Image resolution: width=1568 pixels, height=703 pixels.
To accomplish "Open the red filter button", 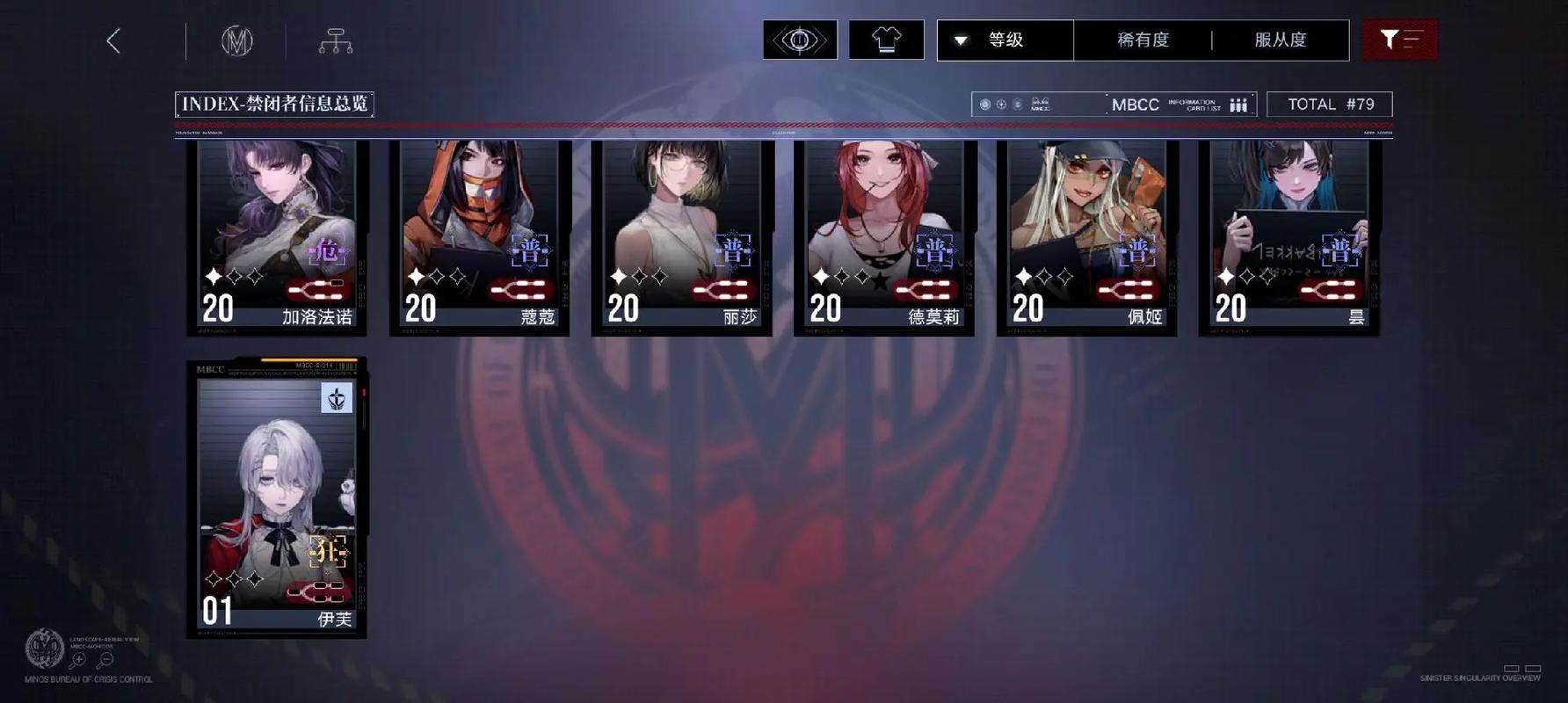I will (x=1399, y=40).
